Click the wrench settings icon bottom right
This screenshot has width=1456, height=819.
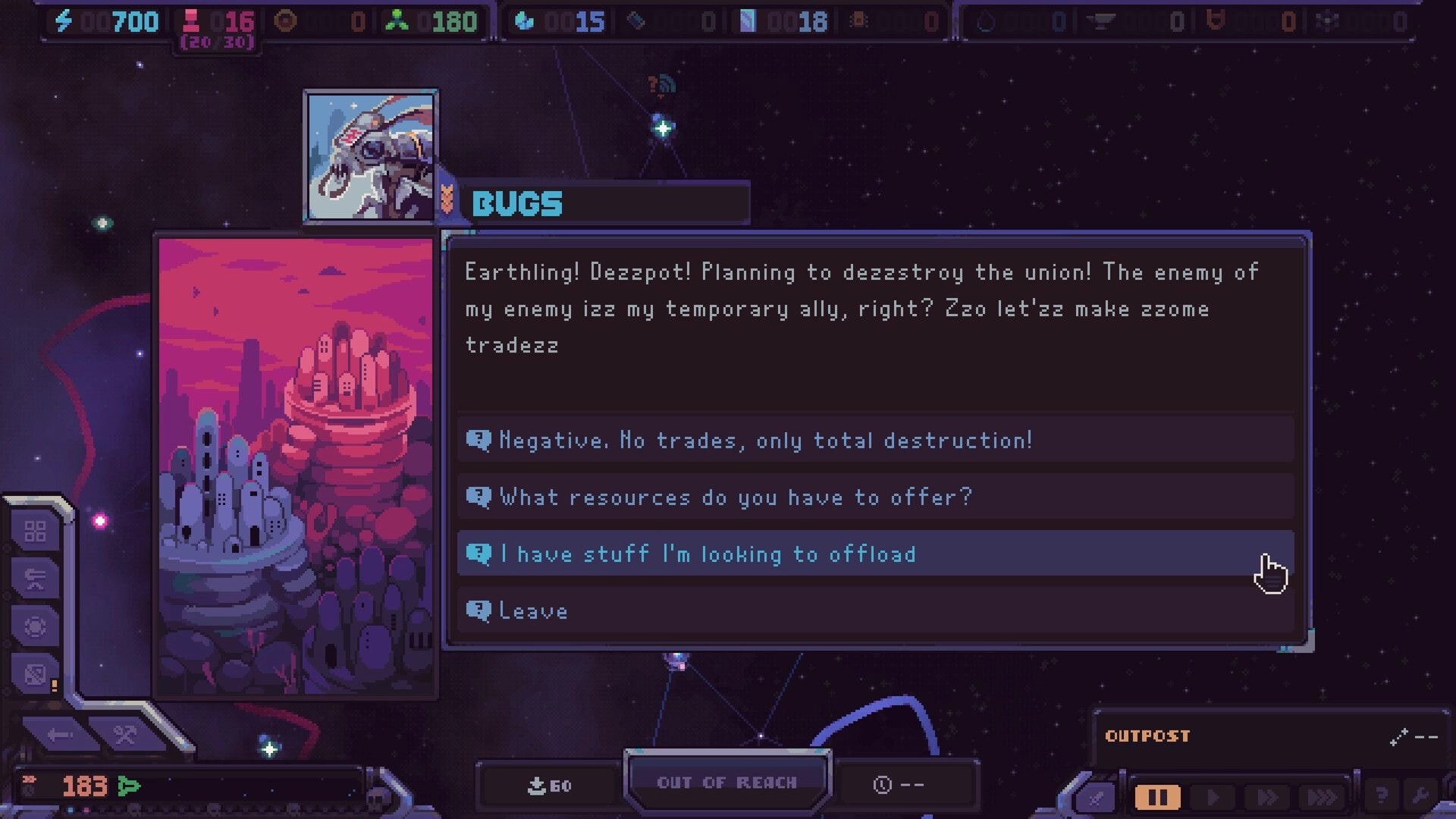[1423, 796]
